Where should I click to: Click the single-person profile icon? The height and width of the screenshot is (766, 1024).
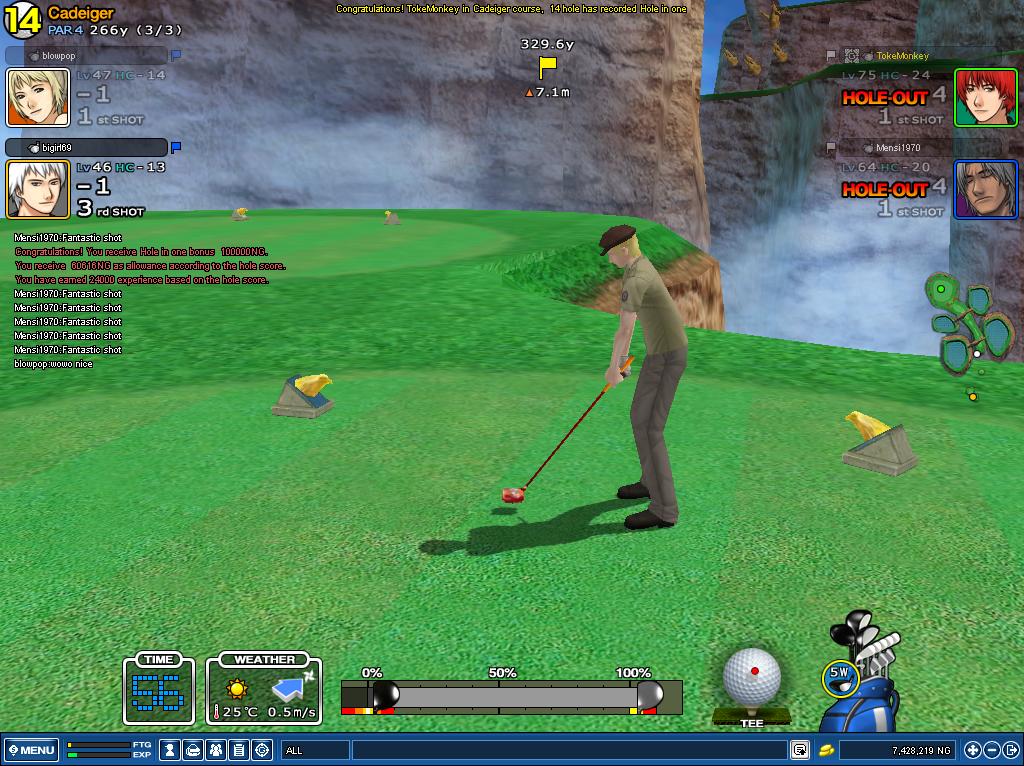coord(171,750)
